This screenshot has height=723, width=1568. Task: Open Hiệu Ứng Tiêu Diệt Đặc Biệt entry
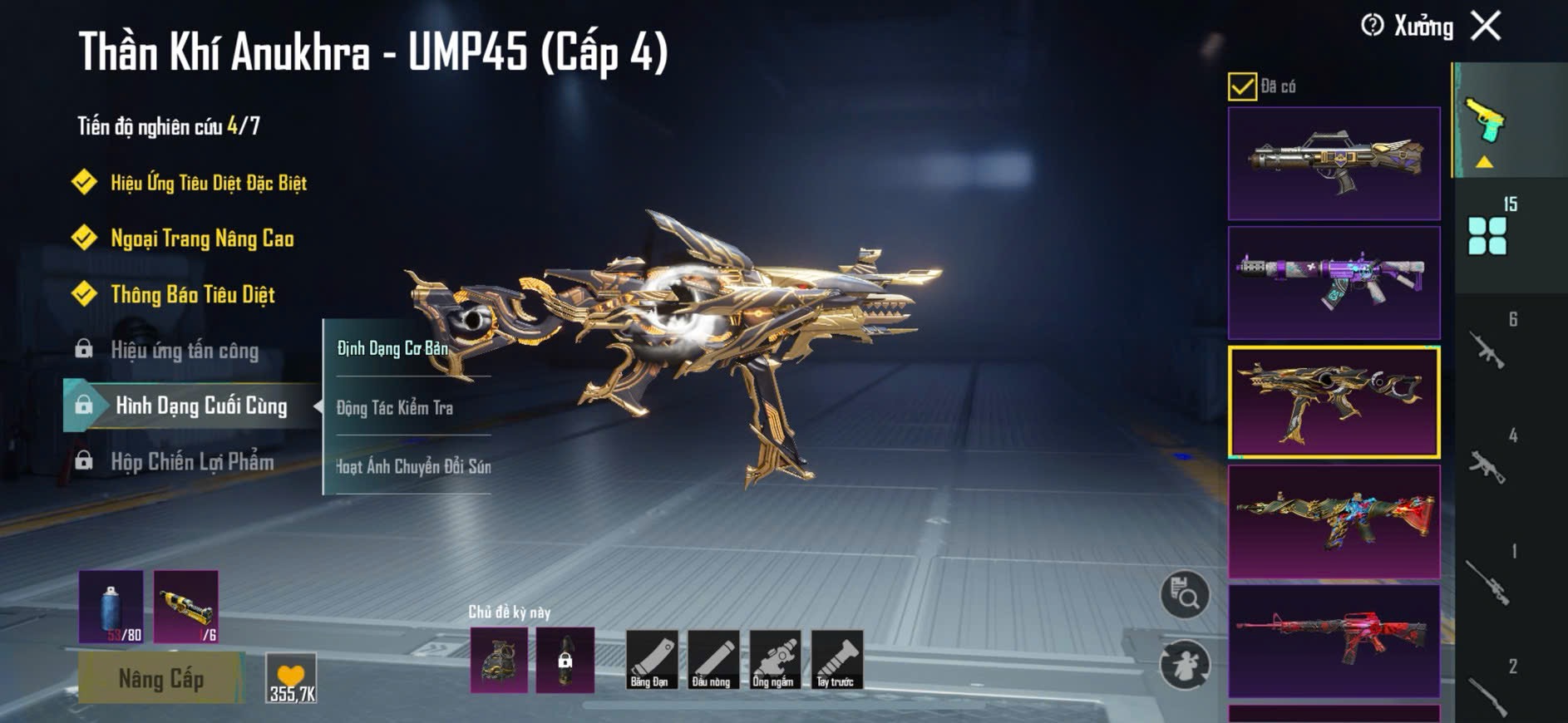click(208, 183)
